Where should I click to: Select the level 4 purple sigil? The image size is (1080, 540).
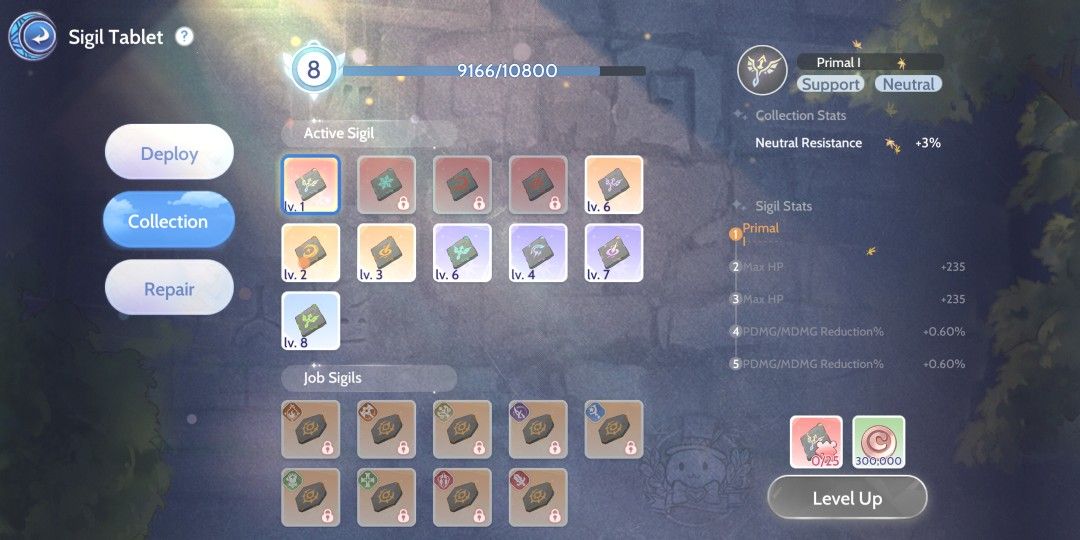538,252
